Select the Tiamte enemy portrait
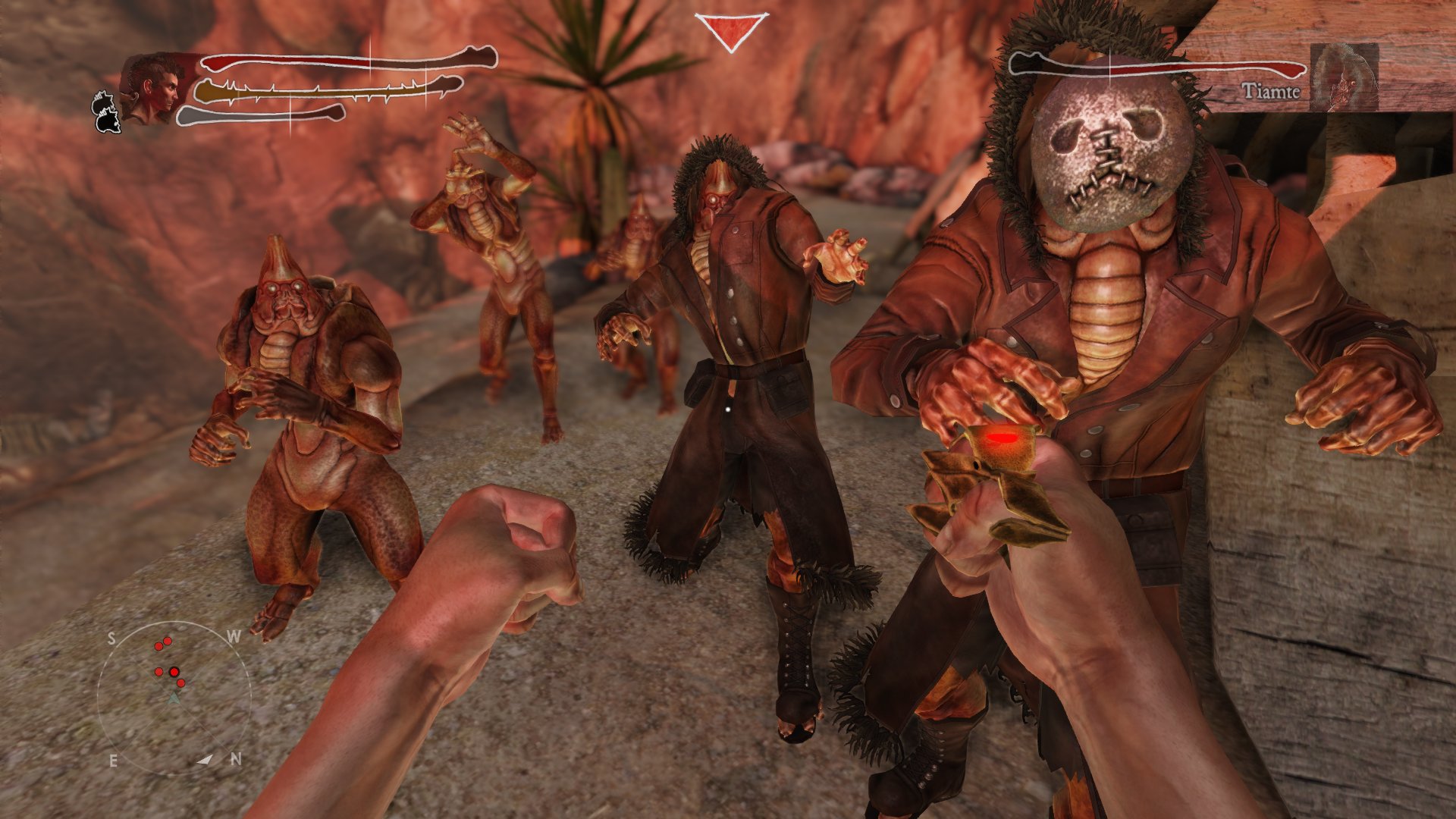The image size is (1456, 819). [x=1344, y=76]
